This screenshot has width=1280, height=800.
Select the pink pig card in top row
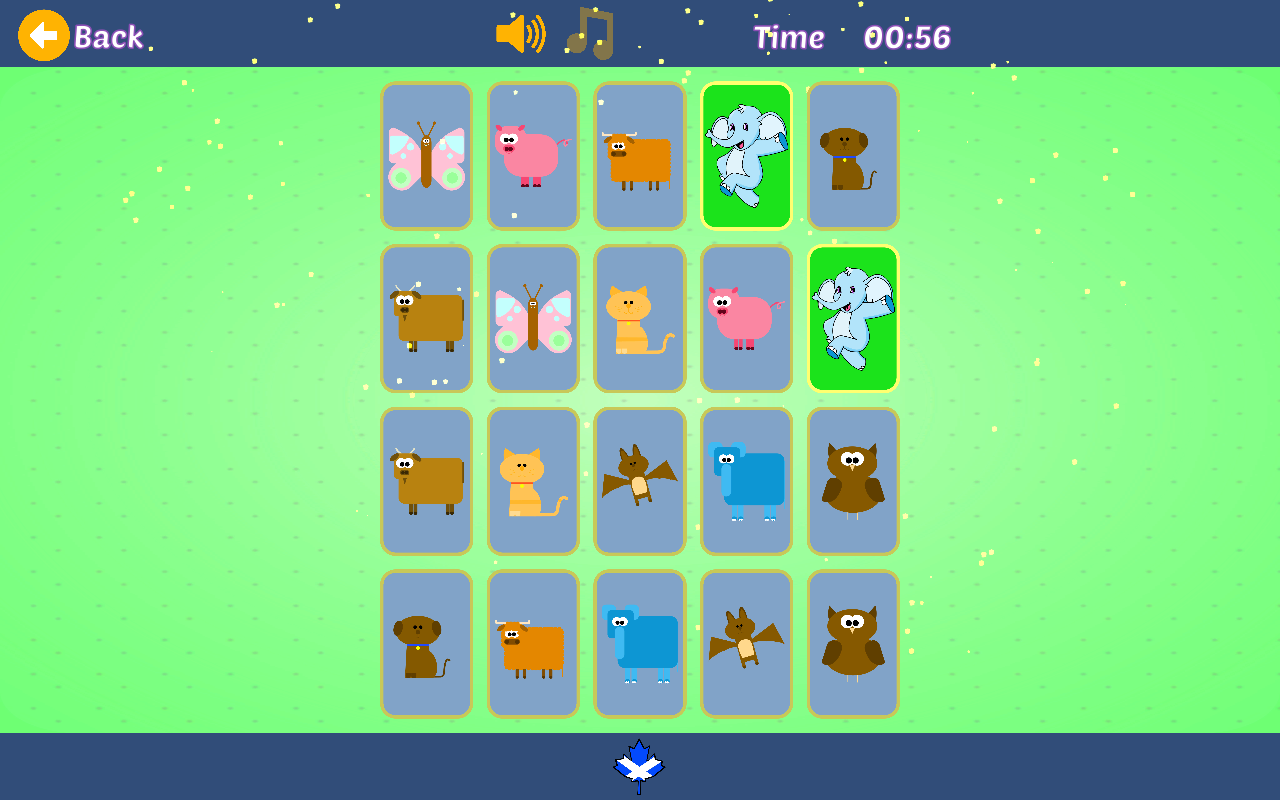533,155
